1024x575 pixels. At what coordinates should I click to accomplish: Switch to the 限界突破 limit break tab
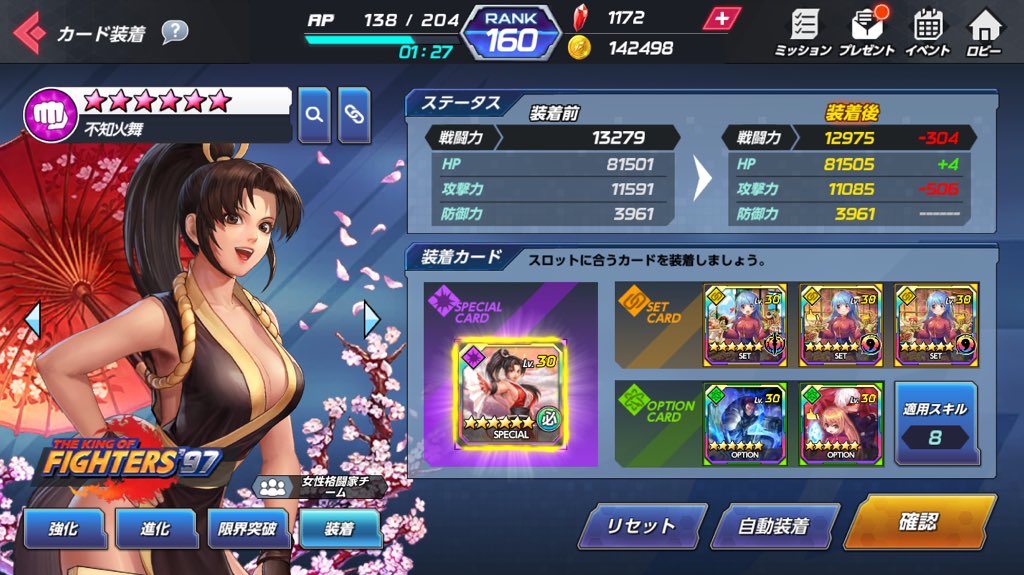coord(247,528)
